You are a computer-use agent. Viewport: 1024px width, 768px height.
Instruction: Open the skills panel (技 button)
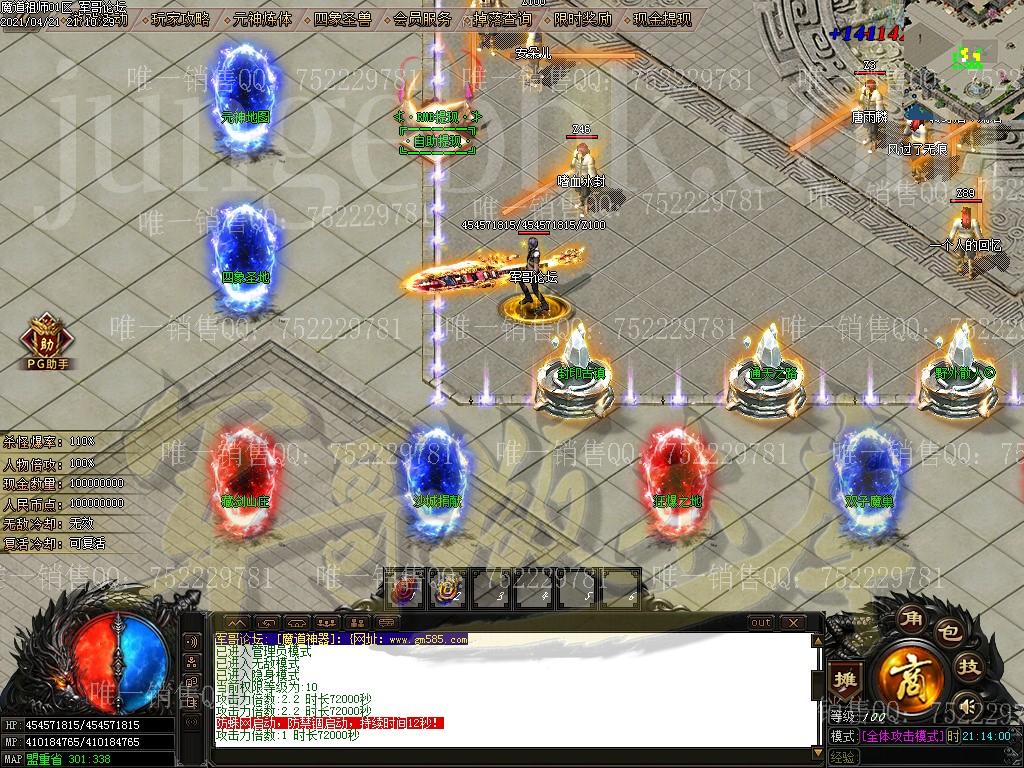click(968, 667)
